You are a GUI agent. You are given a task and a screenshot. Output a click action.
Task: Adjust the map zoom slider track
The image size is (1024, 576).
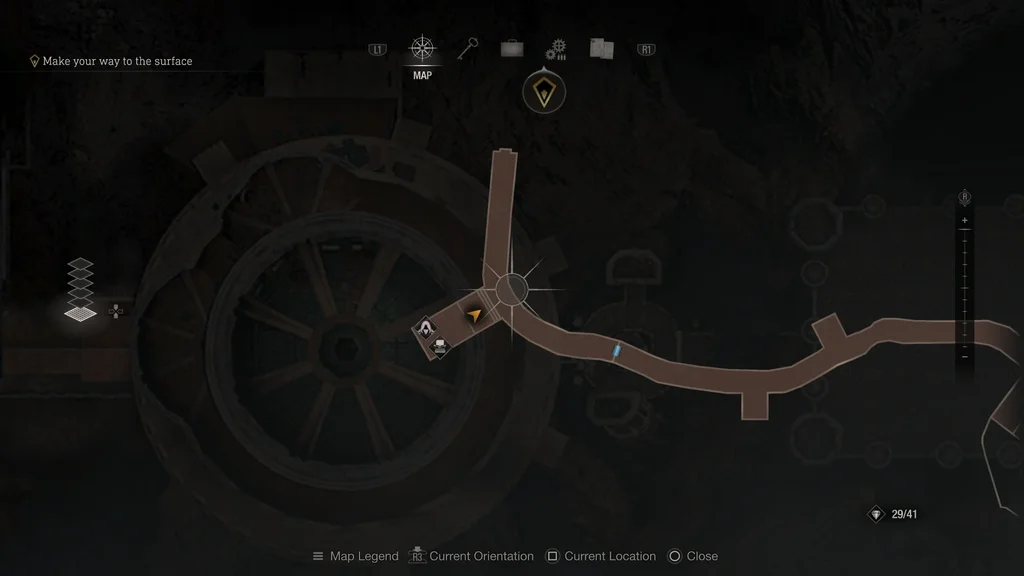tap(964, 288)
